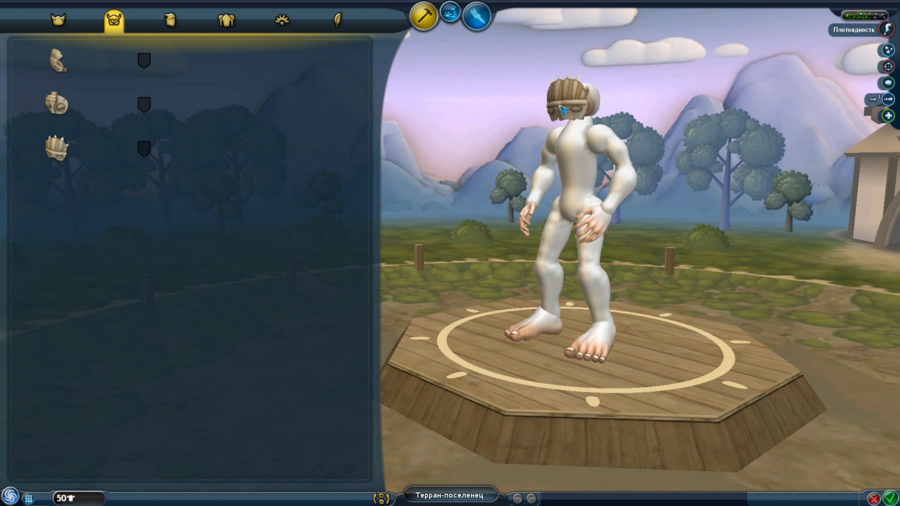
Task: Cancel editing with the red X button
Action: coord(874,498)
